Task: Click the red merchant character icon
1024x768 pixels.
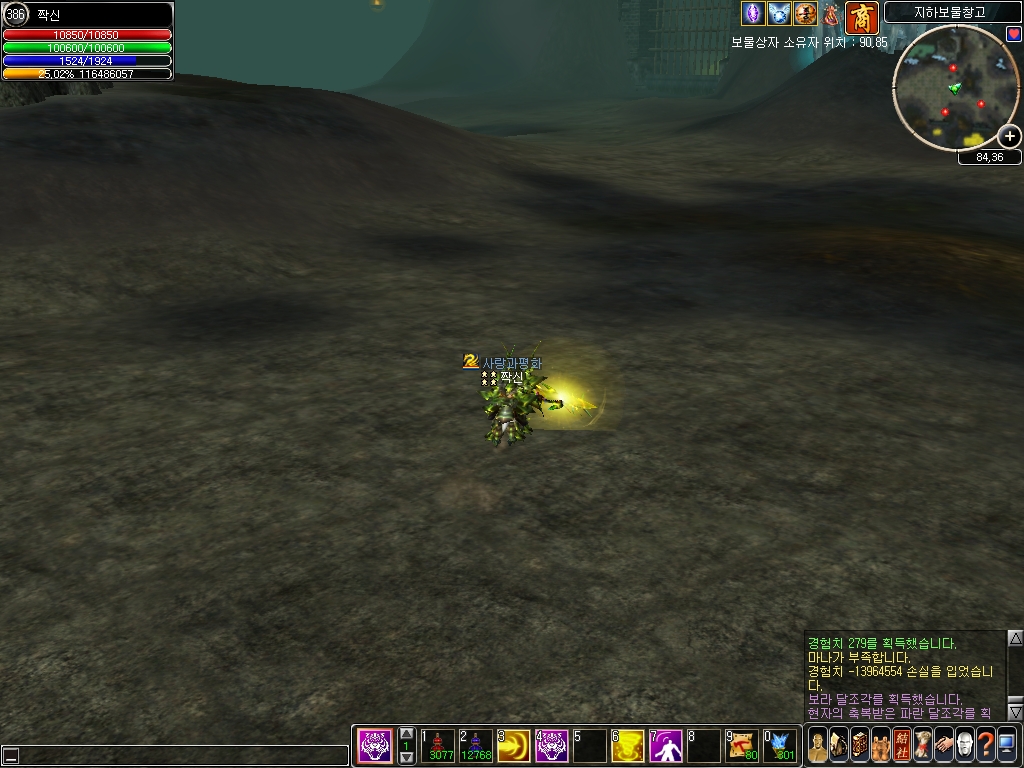Action: [x=861, y=17]
